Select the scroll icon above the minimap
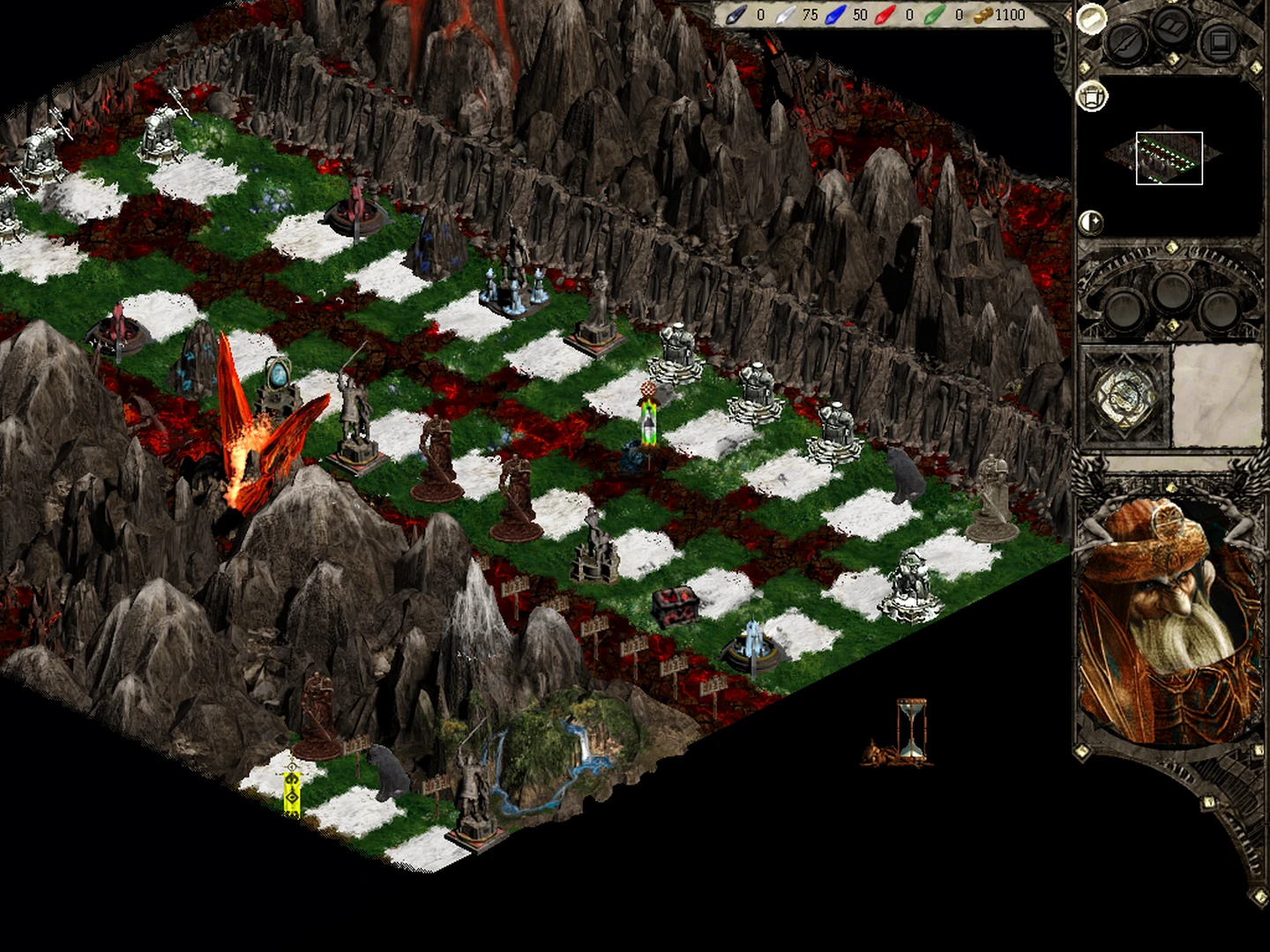 (x=1092, y=97)
